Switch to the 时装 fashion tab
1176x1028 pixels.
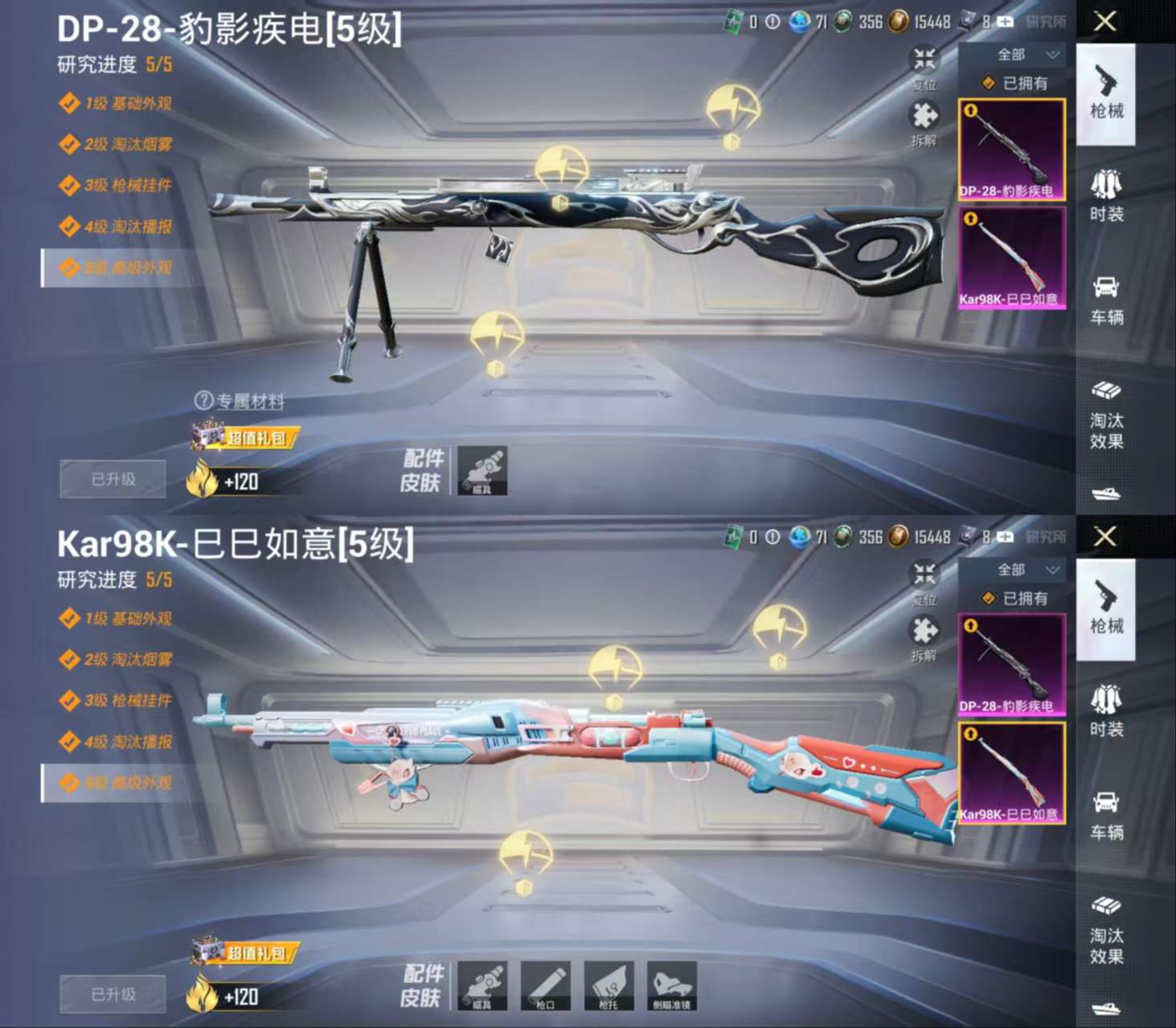1108,193
